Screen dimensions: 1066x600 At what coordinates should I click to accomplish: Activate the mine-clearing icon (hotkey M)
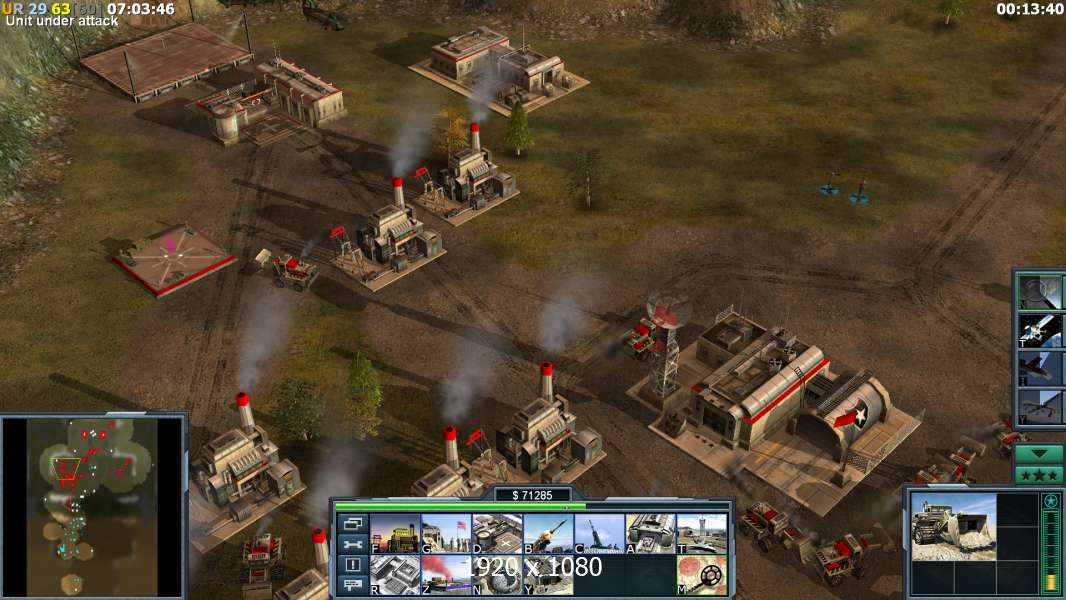point(701,575)
